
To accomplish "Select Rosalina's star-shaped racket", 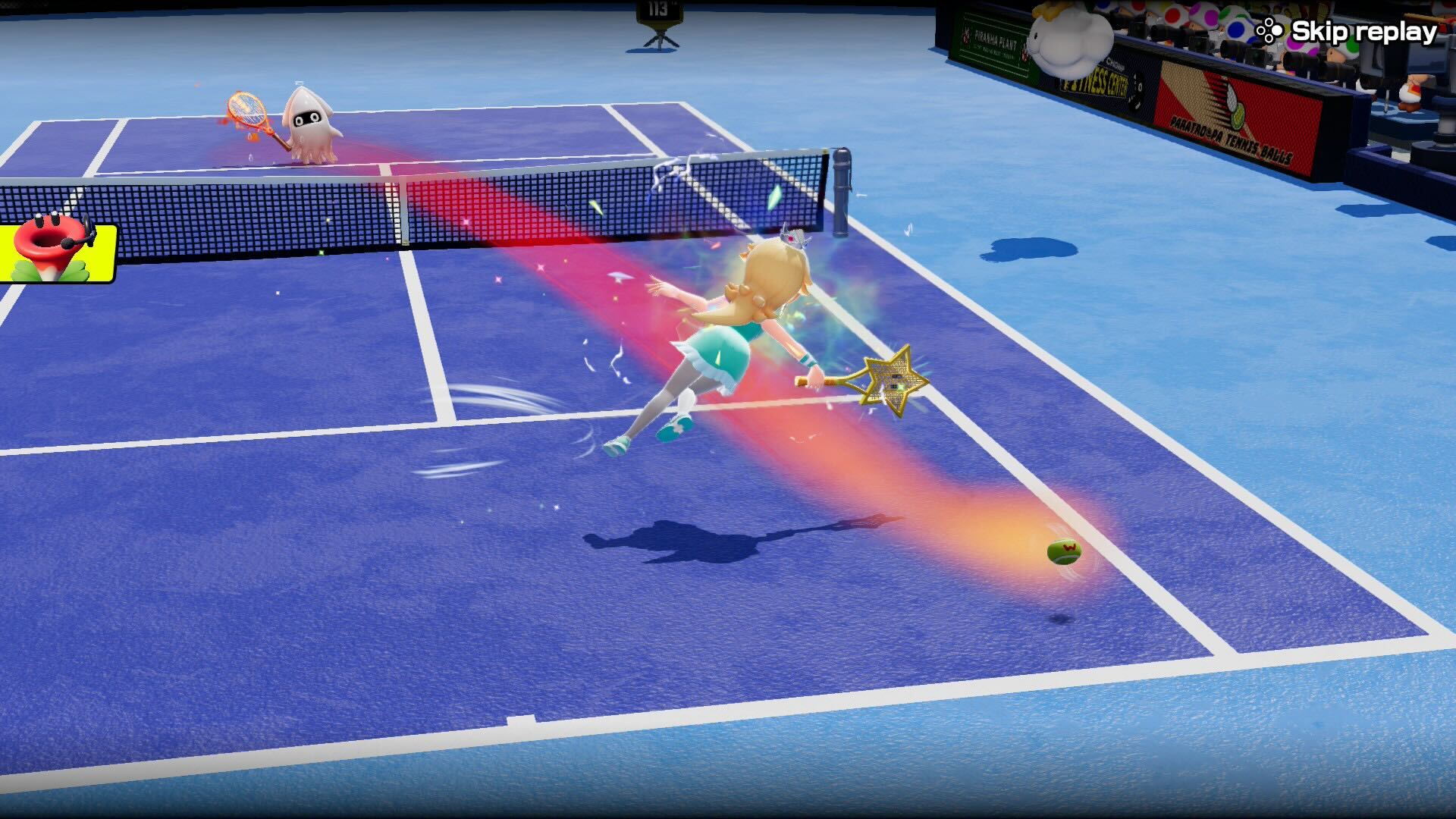I will click(895, 379).
